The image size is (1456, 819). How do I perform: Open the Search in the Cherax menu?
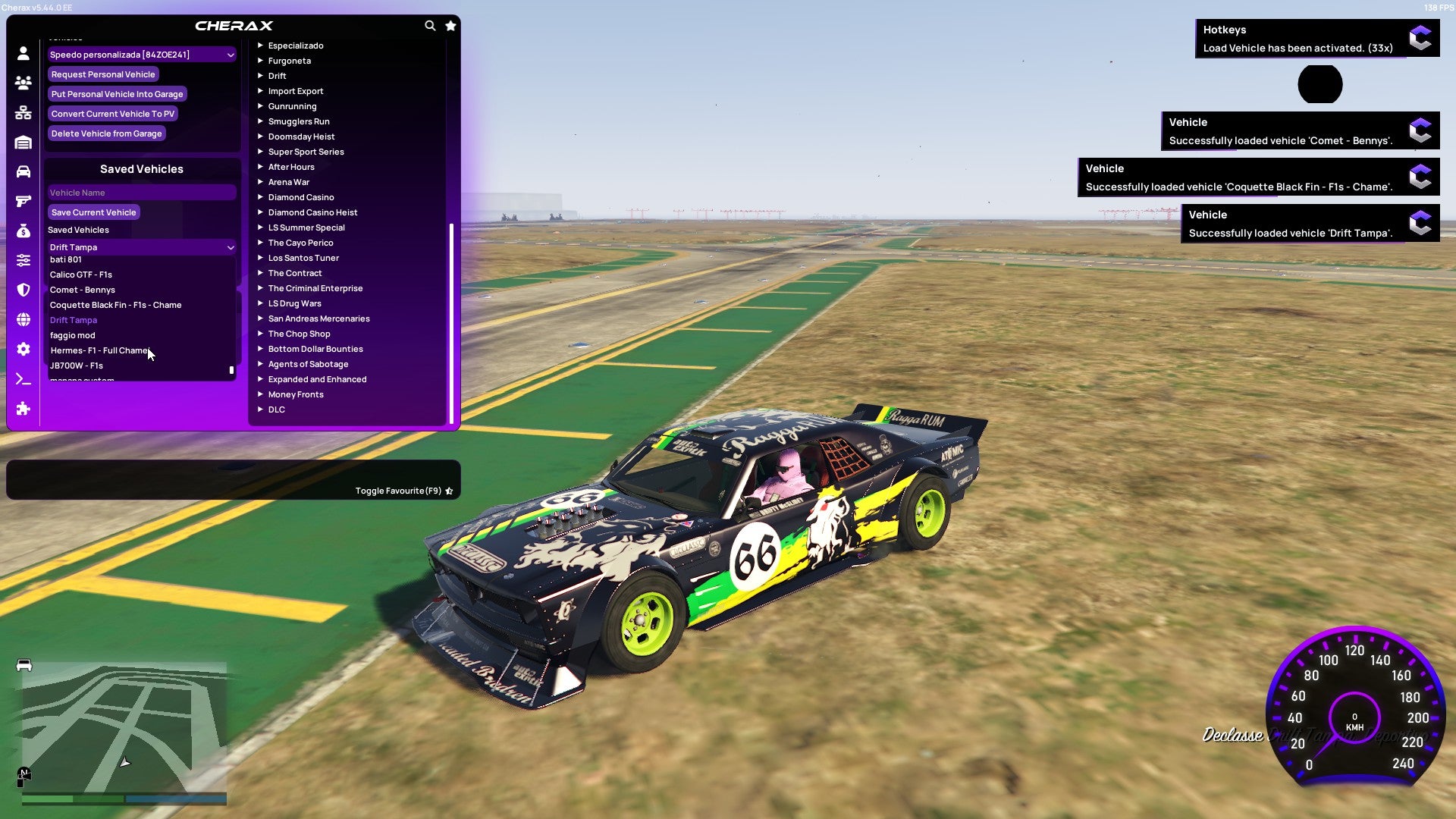pyautogui.click(x=430, y=25)
